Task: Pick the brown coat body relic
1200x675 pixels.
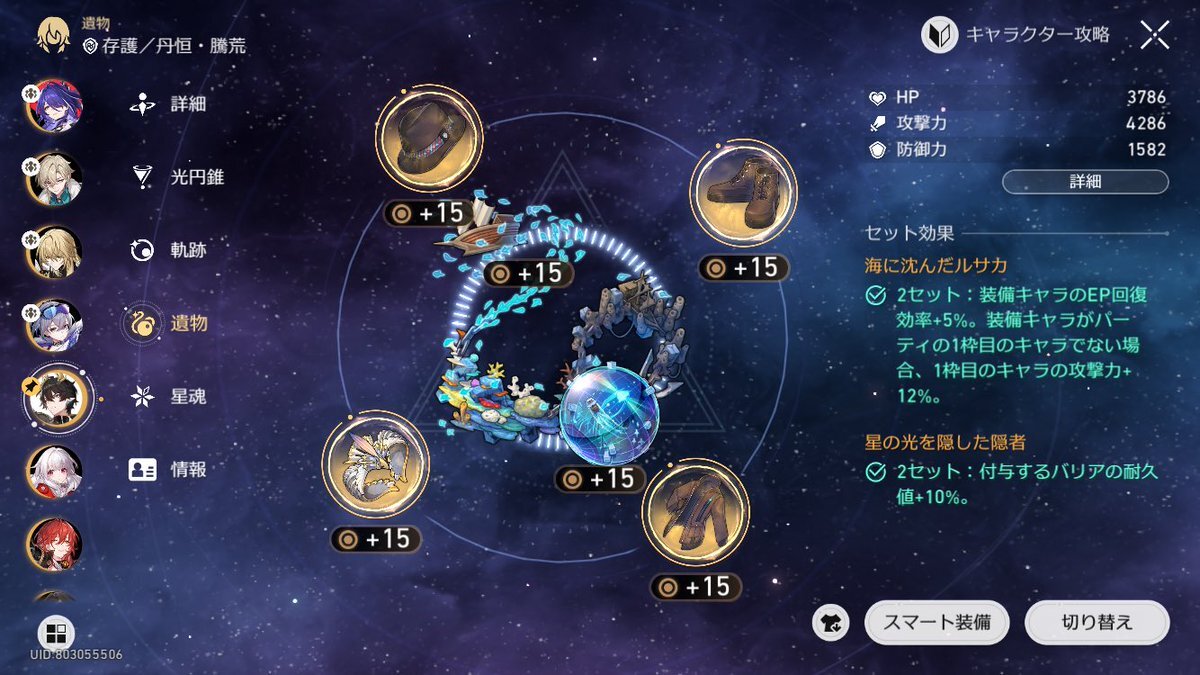Action: pyautogui.click(x=695, y=512)
